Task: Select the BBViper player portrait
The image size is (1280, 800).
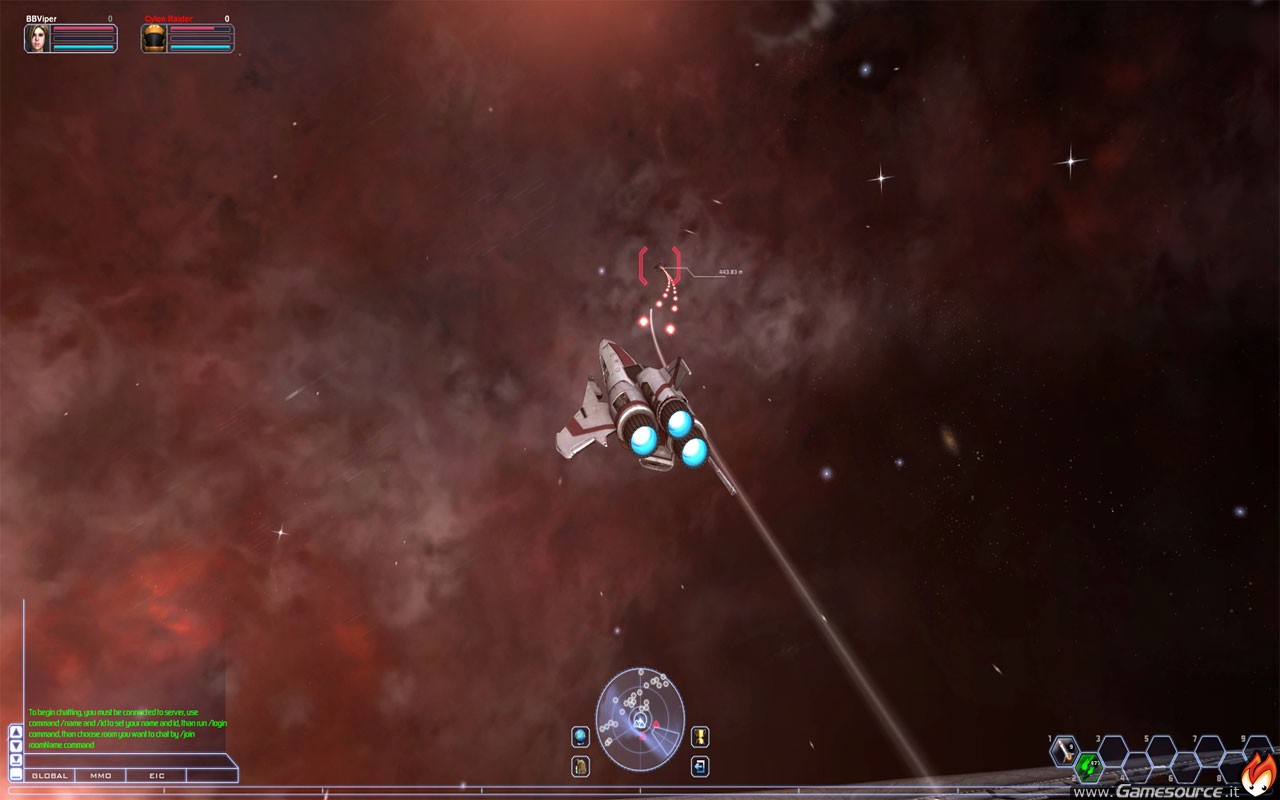Action: point(38,38)
